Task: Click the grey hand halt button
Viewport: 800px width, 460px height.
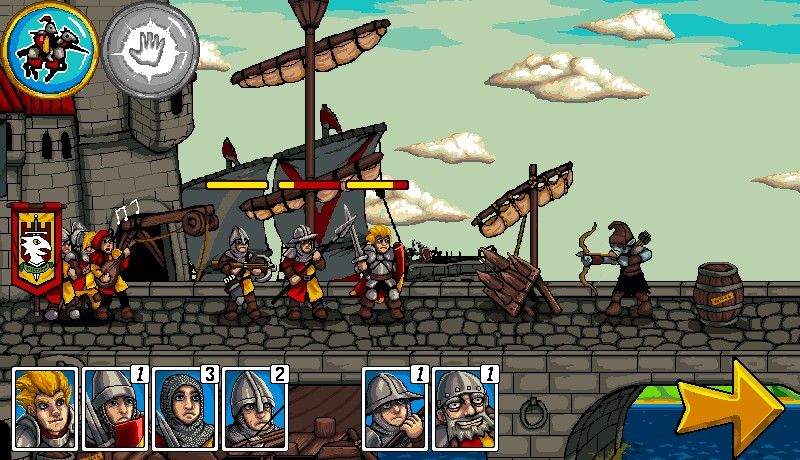Action: point(149,47)
